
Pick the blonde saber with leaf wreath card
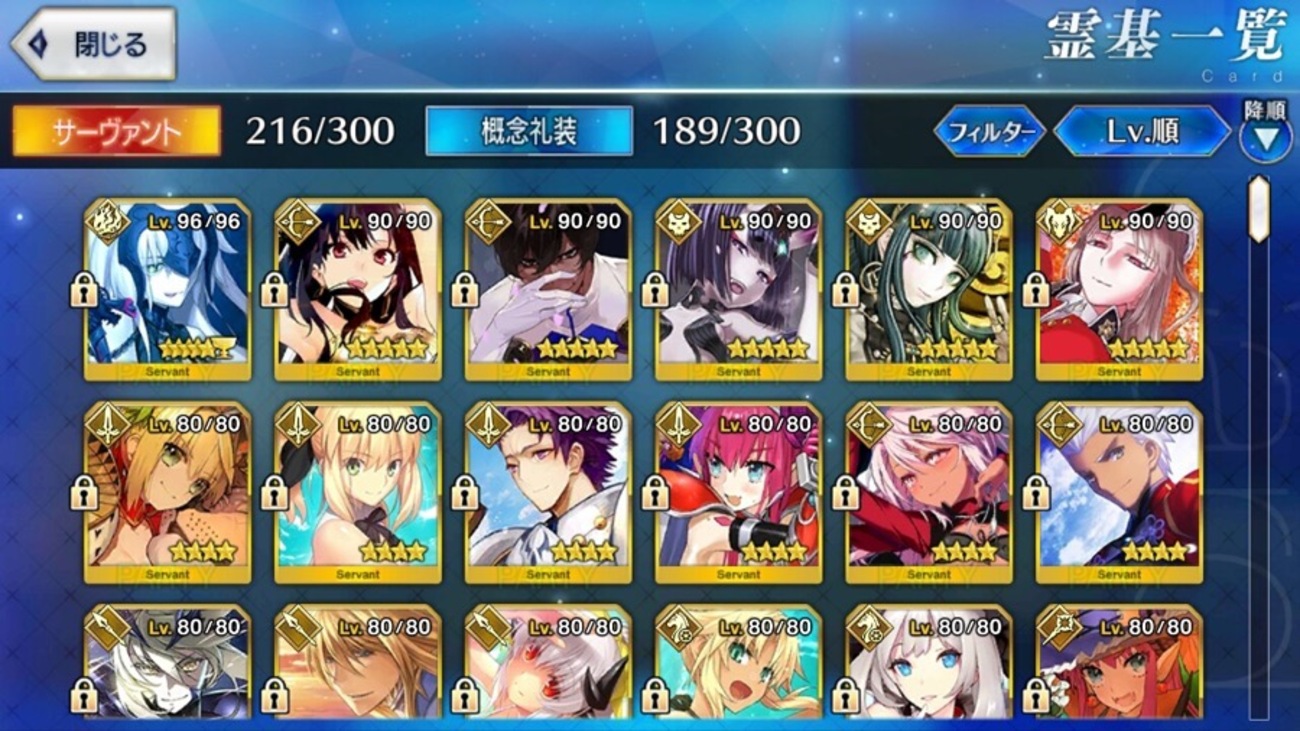tap(167, 492)
